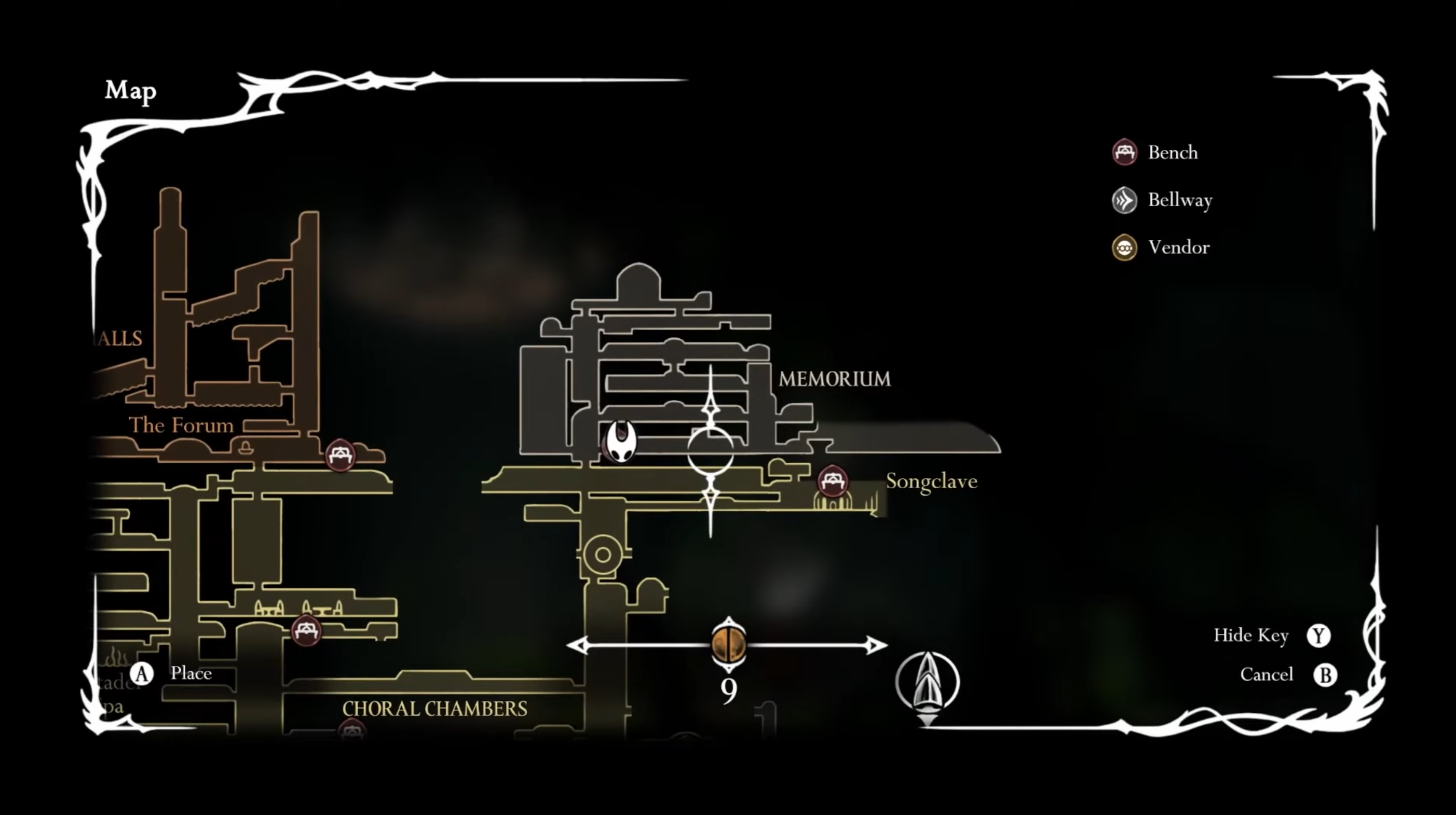Toggle Hide Key with the Y button
The height and width of the screenshot is (815, 1456).
1251,635
